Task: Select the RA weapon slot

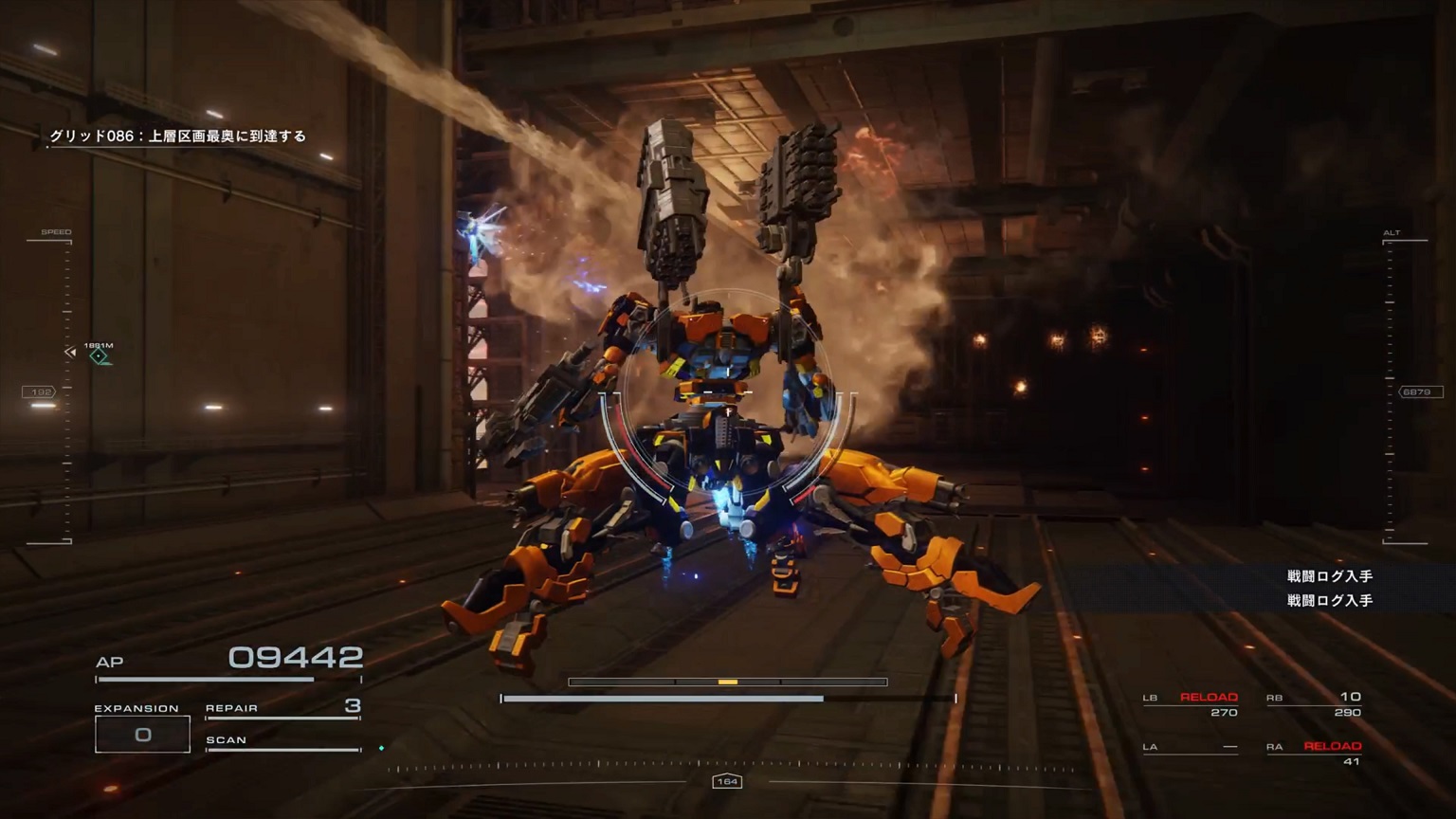Action: coord(1314,753)
